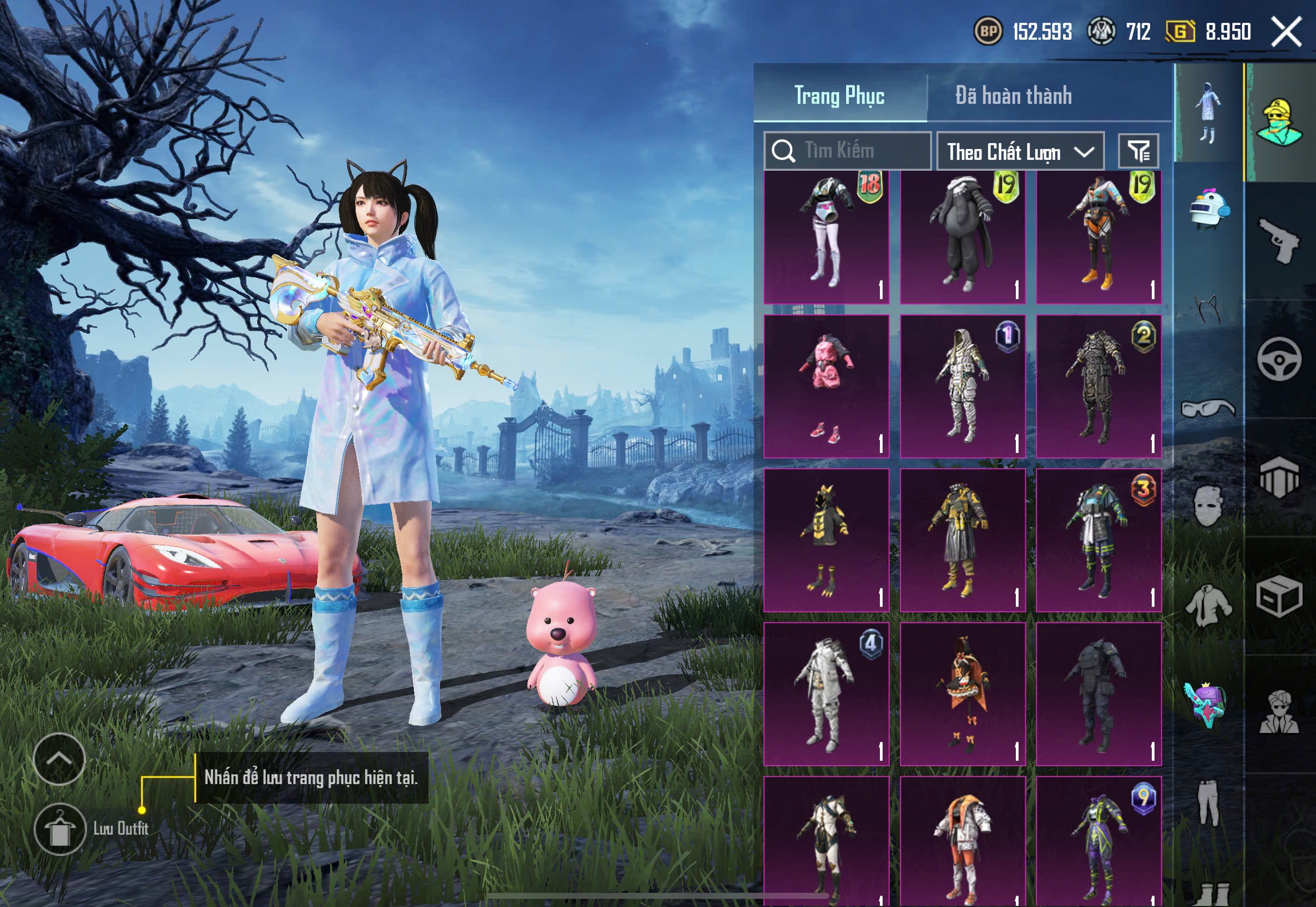Switch to the Đã hoàn thành tab
This screenshot has height=907, width=1316.
(x=1013, y=96)
